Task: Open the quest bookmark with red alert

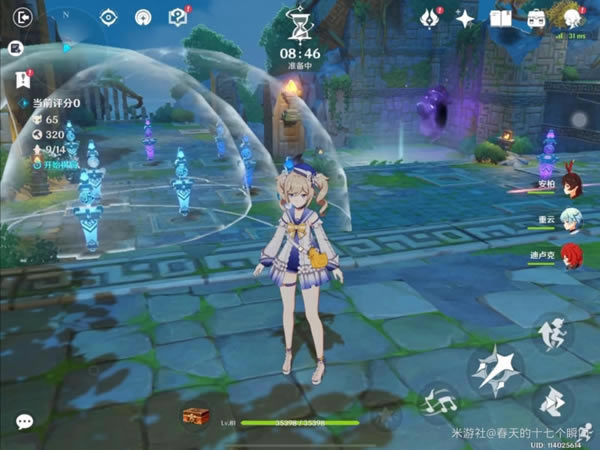Action: click(22, 80)
